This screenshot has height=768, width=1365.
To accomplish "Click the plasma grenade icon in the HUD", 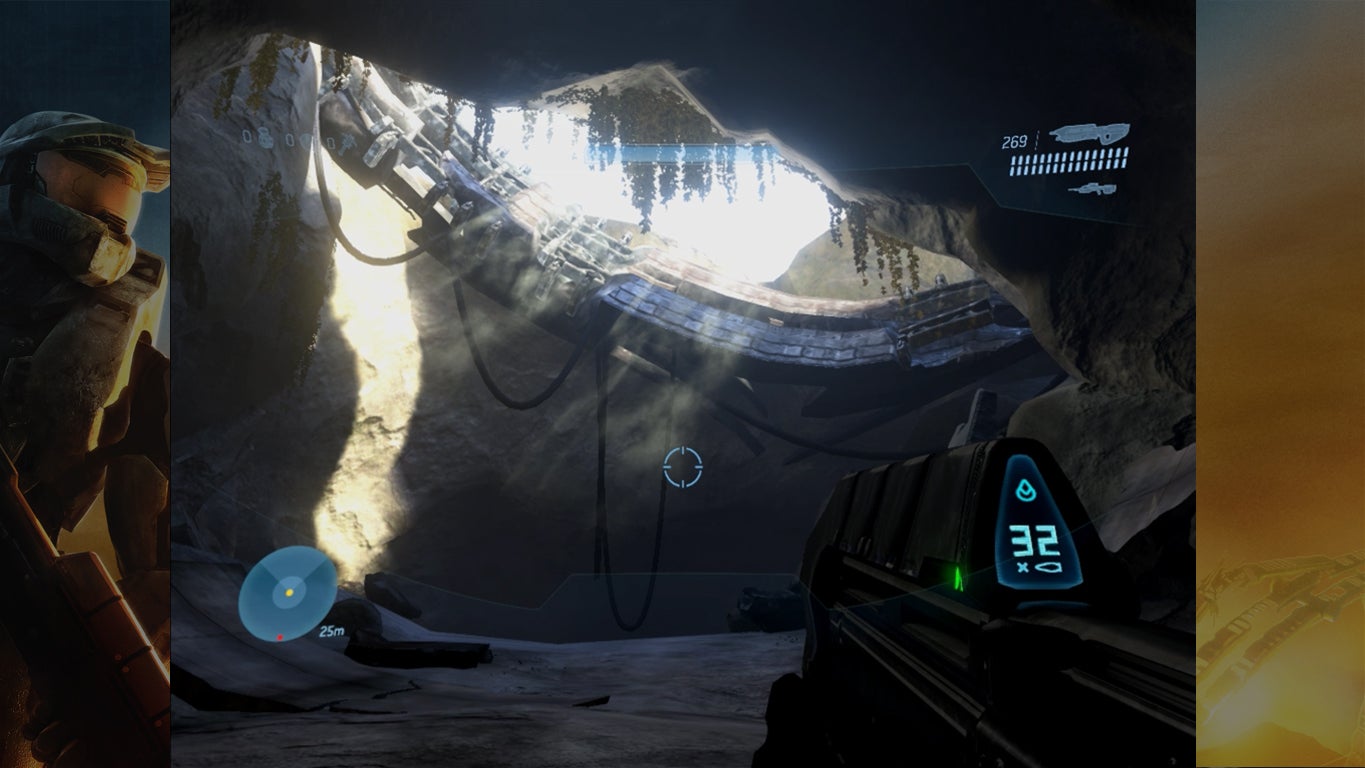I will [x=307, y=140].
